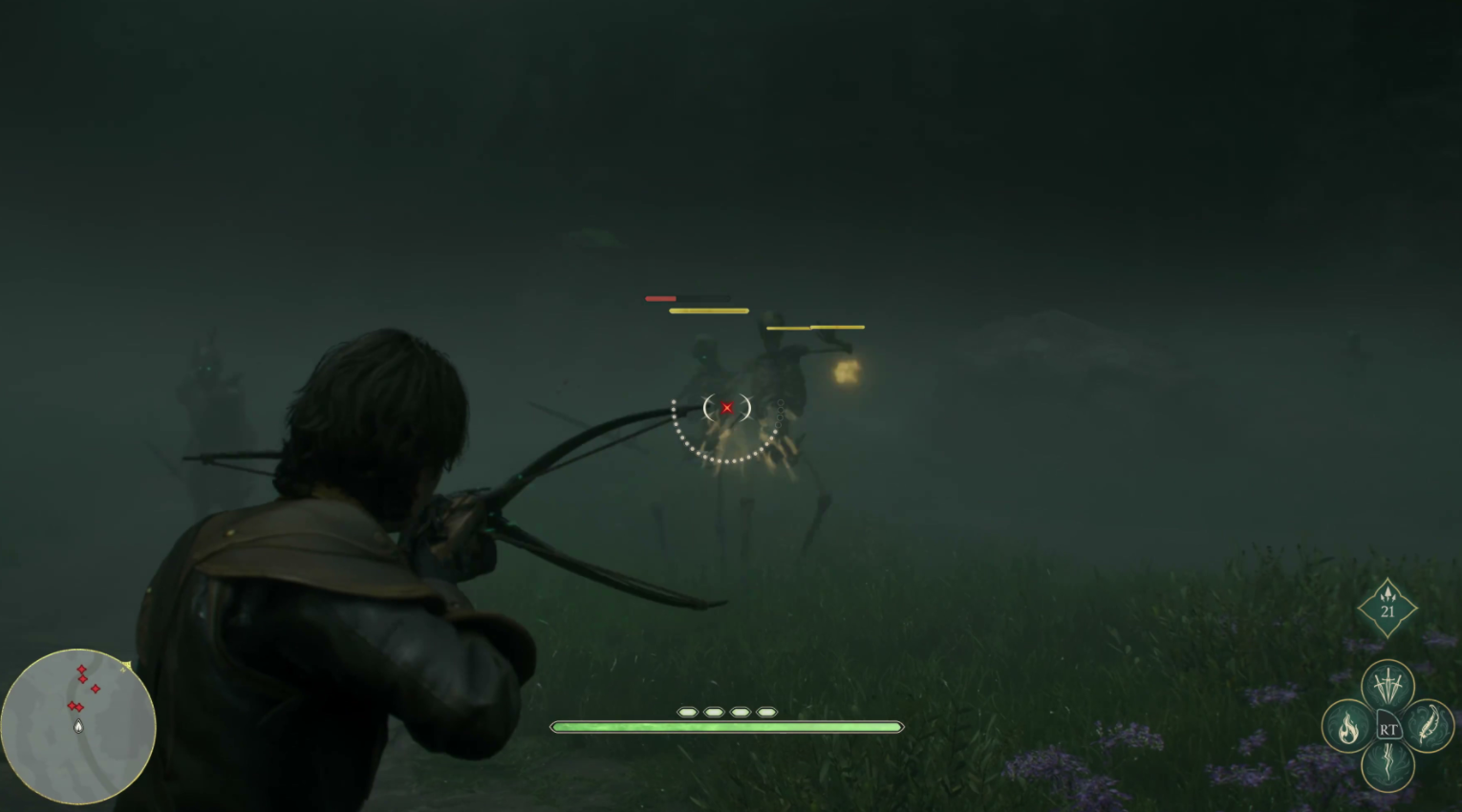The width and height of the screenshot is (1462, 812).
Task: Use the flame ability icon
Action: pos(1347,727)
